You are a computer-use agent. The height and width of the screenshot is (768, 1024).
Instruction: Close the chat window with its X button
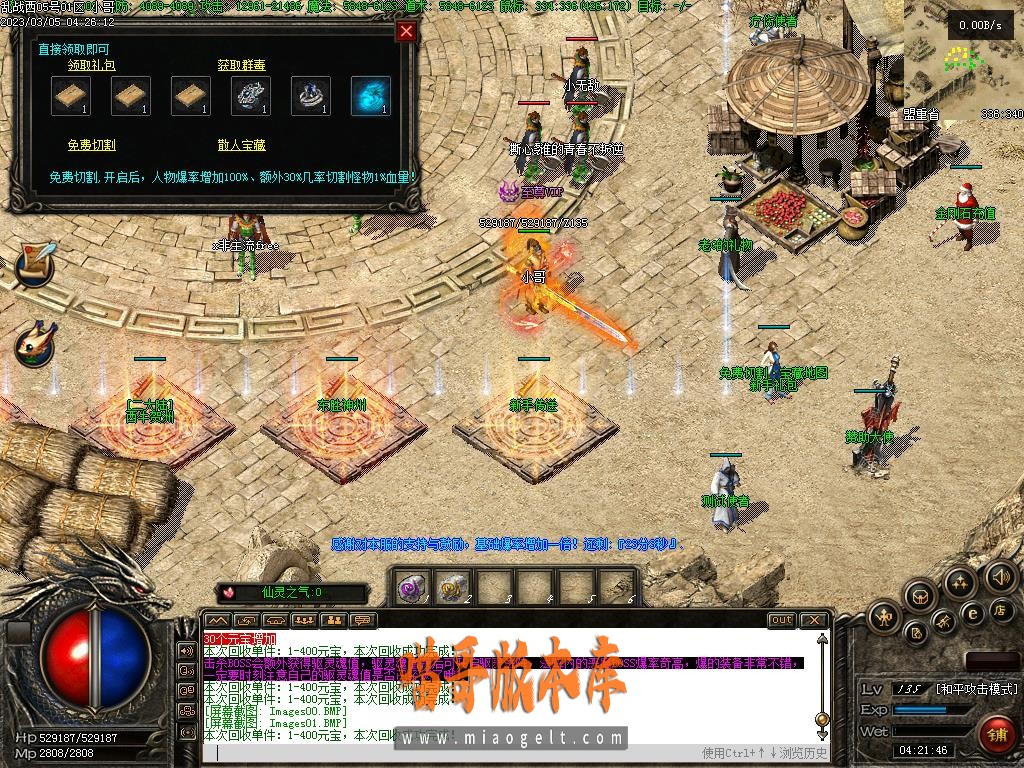pos(814,620)
